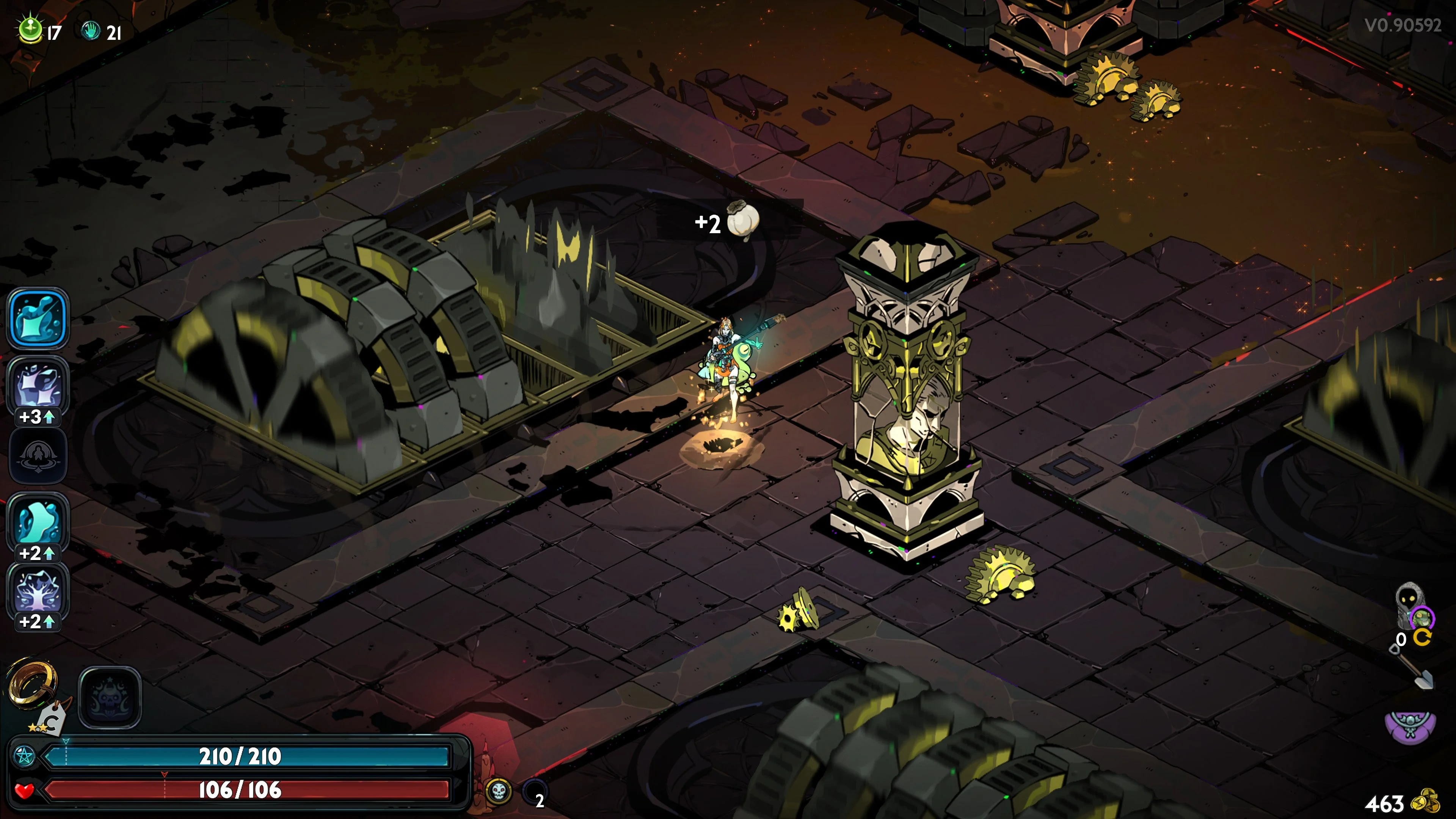This screenshot has height=819, width=1456.
Task: Click the orange reroll arrow icon
Action: tap(1423, 638)
